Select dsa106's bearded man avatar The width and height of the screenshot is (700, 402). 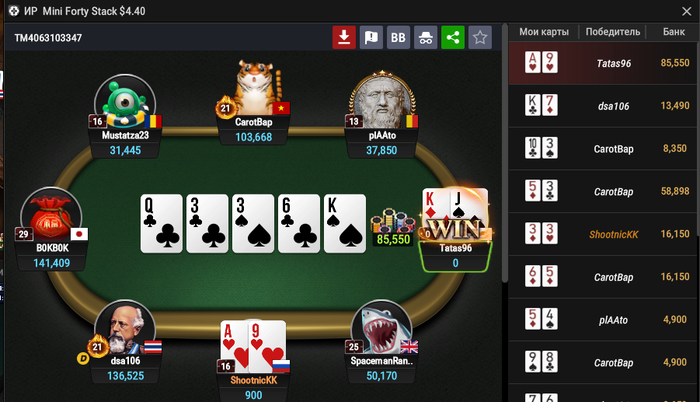pyautogui.click(x=125, y=331)
